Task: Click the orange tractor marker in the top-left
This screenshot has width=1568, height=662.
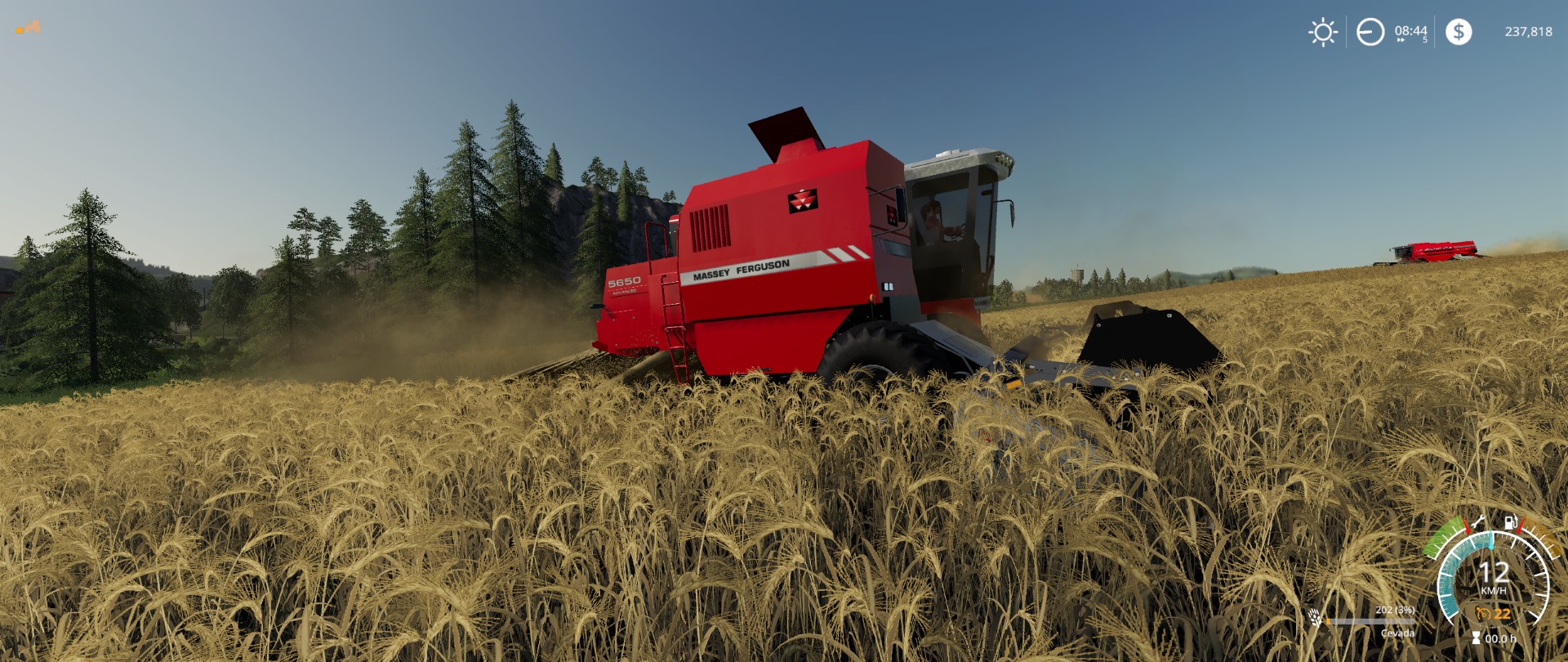Action: tap(29, 27)
